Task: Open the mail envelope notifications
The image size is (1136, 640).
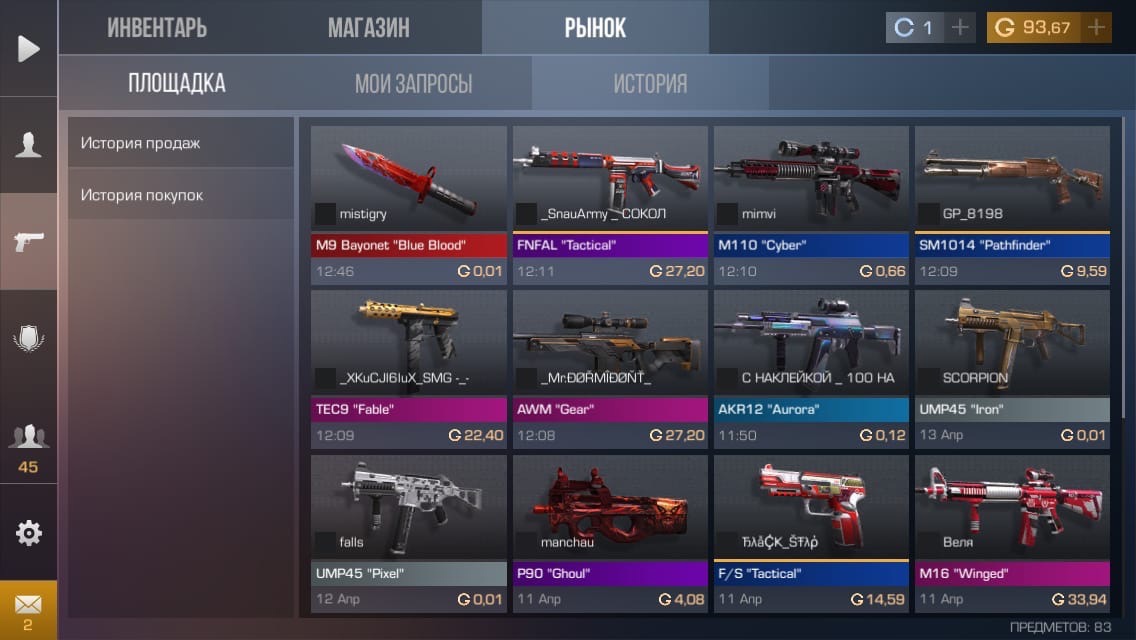Action: 28,606
